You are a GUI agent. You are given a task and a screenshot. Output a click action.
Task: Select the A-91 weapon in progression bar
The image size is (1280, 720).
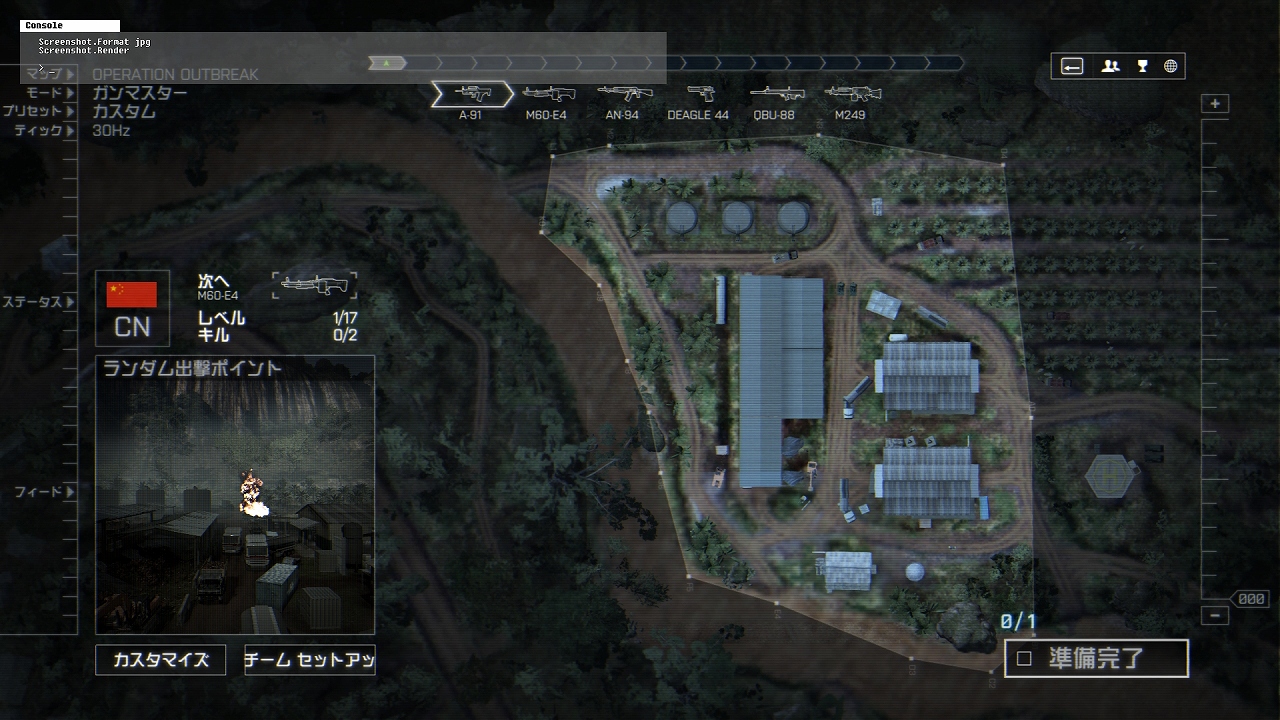point(472,95)
